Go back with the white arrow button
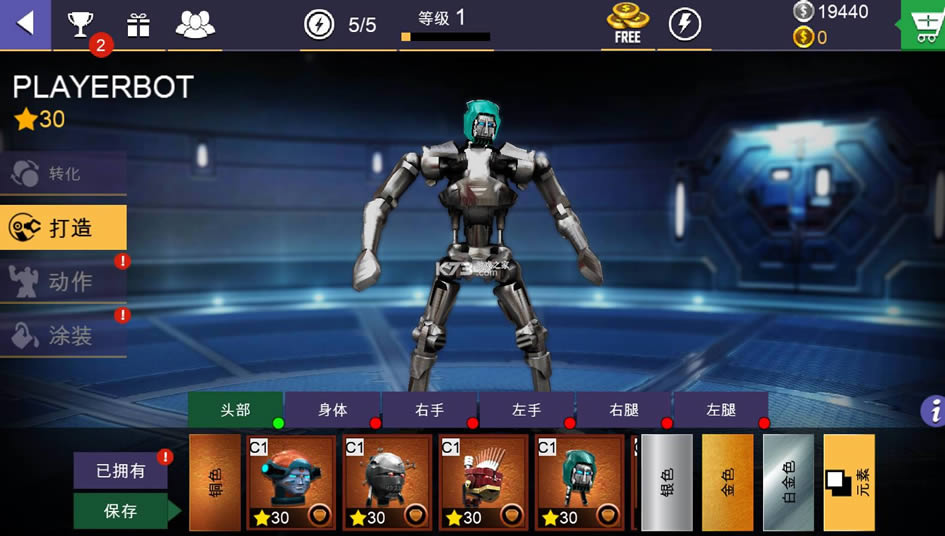This screenshot has width=945, height=536. pyautogui.click(x=25, y=23)
